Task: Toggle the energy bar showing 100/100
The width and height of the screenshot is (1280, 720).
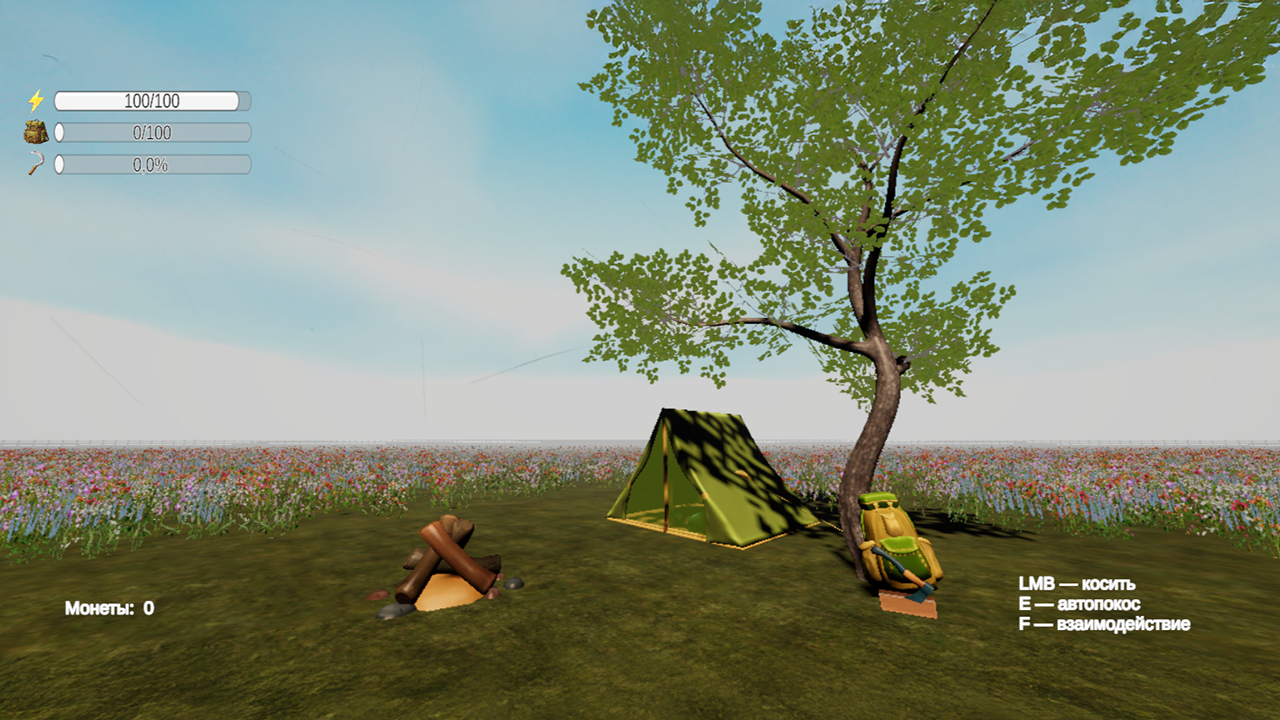Action: tap(150, 100)
